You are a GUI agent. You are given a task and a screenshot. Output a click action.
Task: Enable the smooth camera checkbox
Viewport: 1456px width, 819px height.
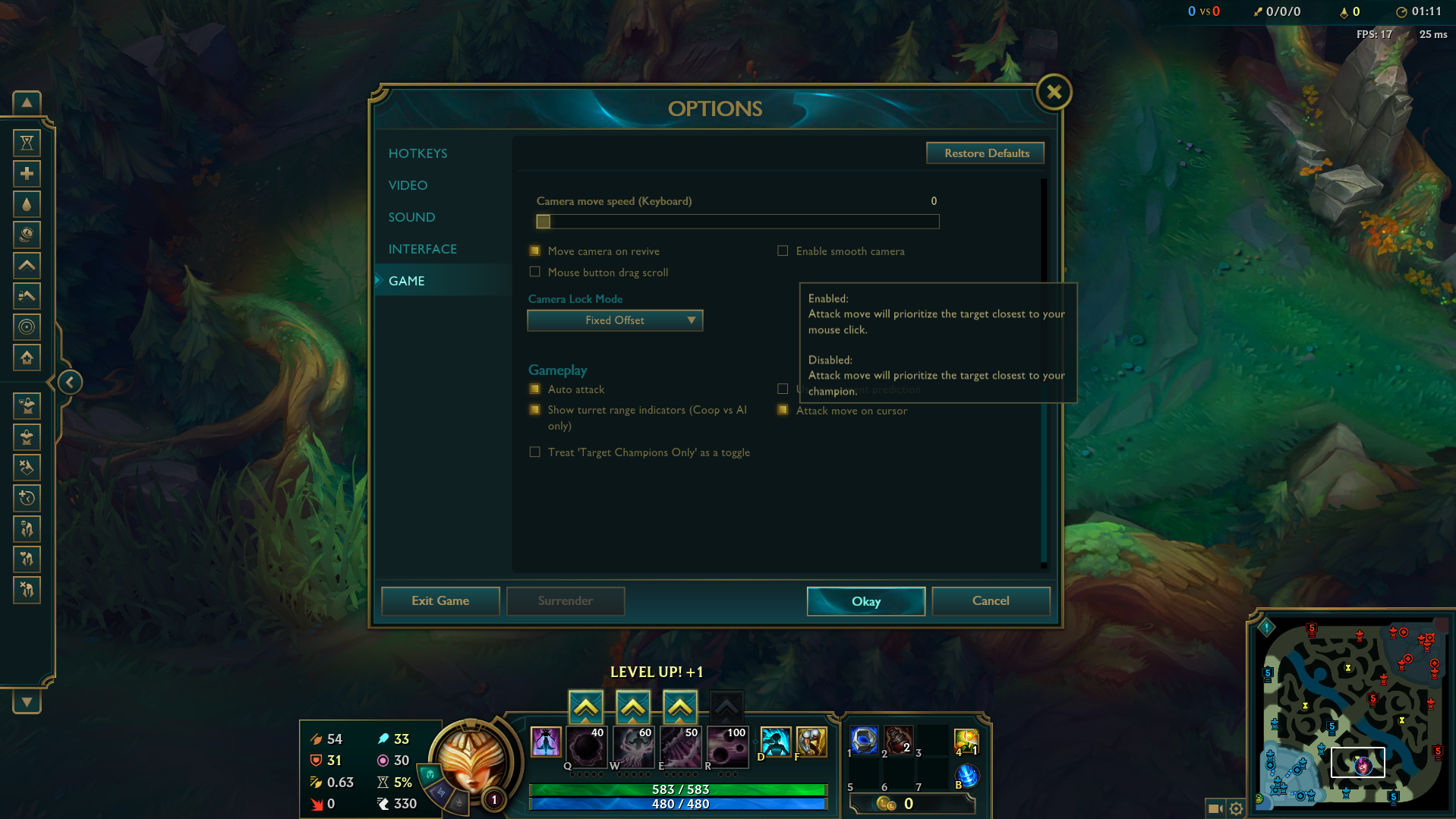[782, 250]
